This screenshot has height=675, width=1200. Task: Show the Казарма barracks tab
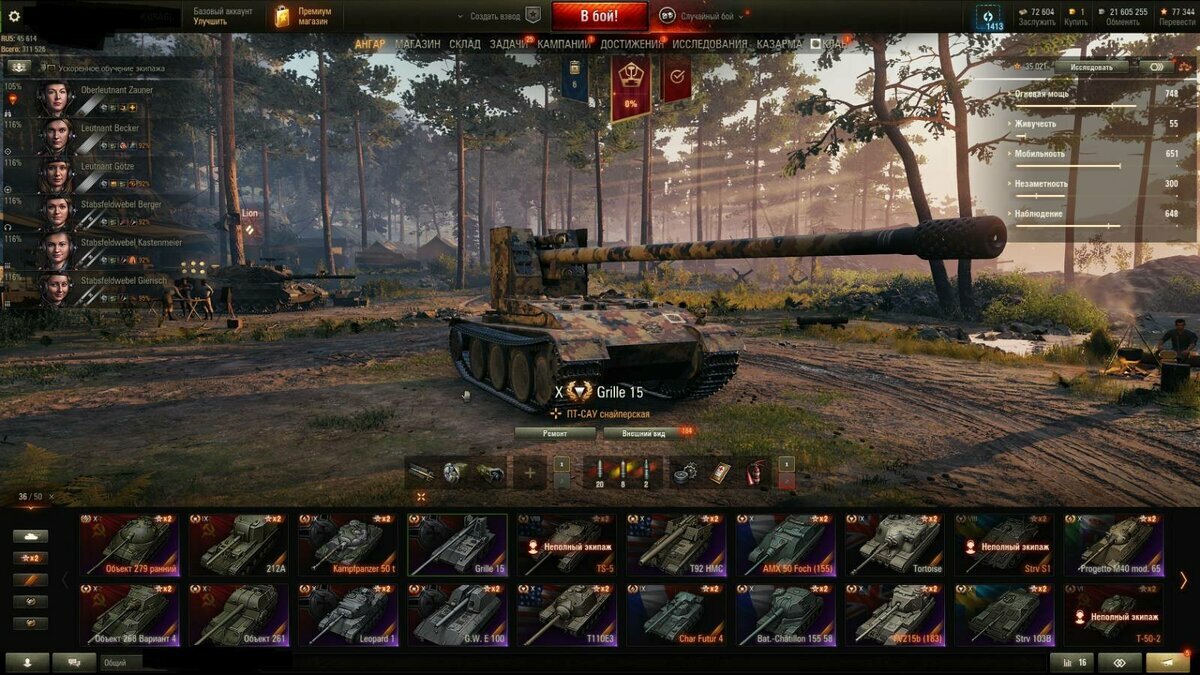tap(778, 44)
